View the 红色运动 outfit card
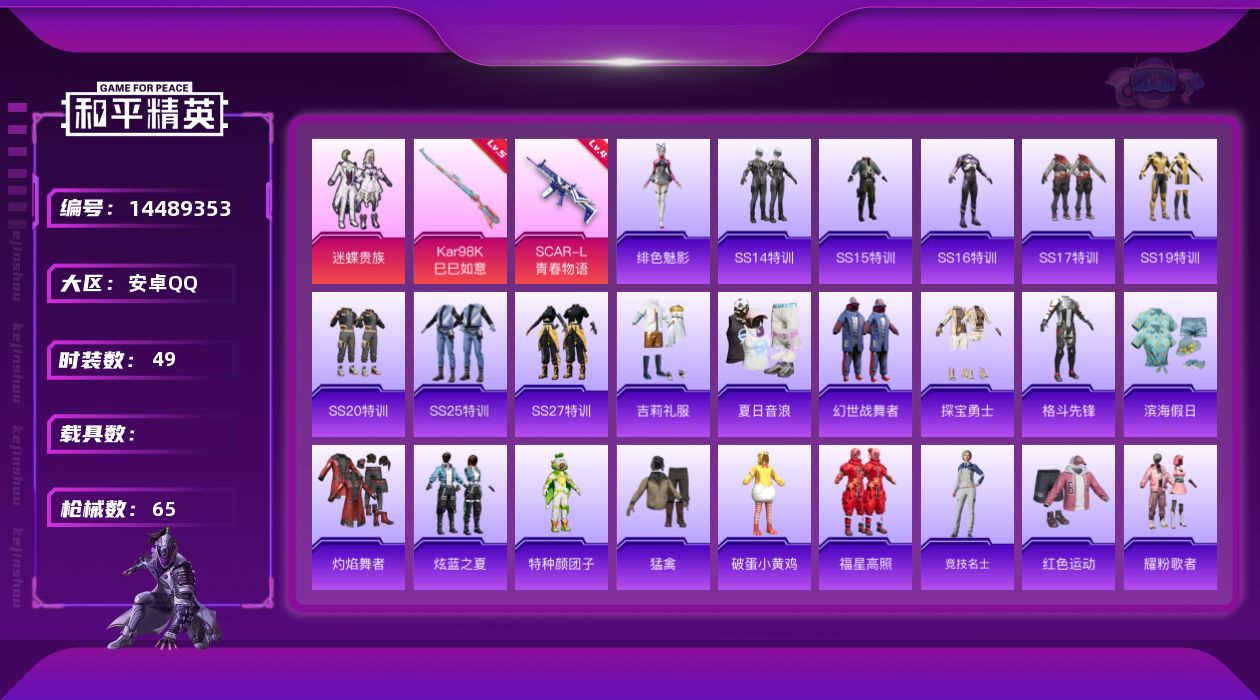The height and width of the screenshot is (700, 1260). pos(1068,517)
